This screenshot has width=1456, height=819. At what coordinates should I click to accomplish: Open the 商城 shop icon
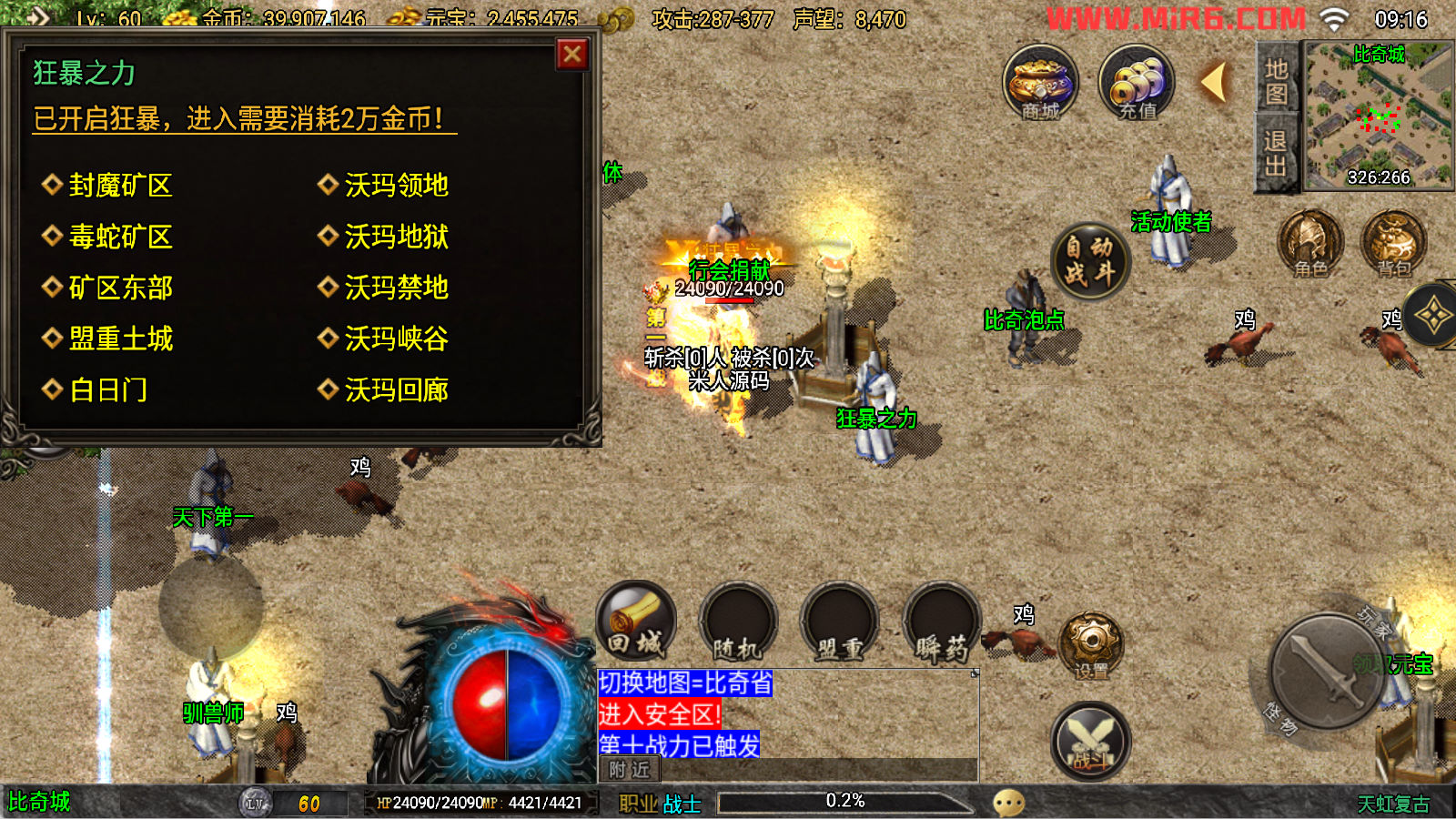1040,84
